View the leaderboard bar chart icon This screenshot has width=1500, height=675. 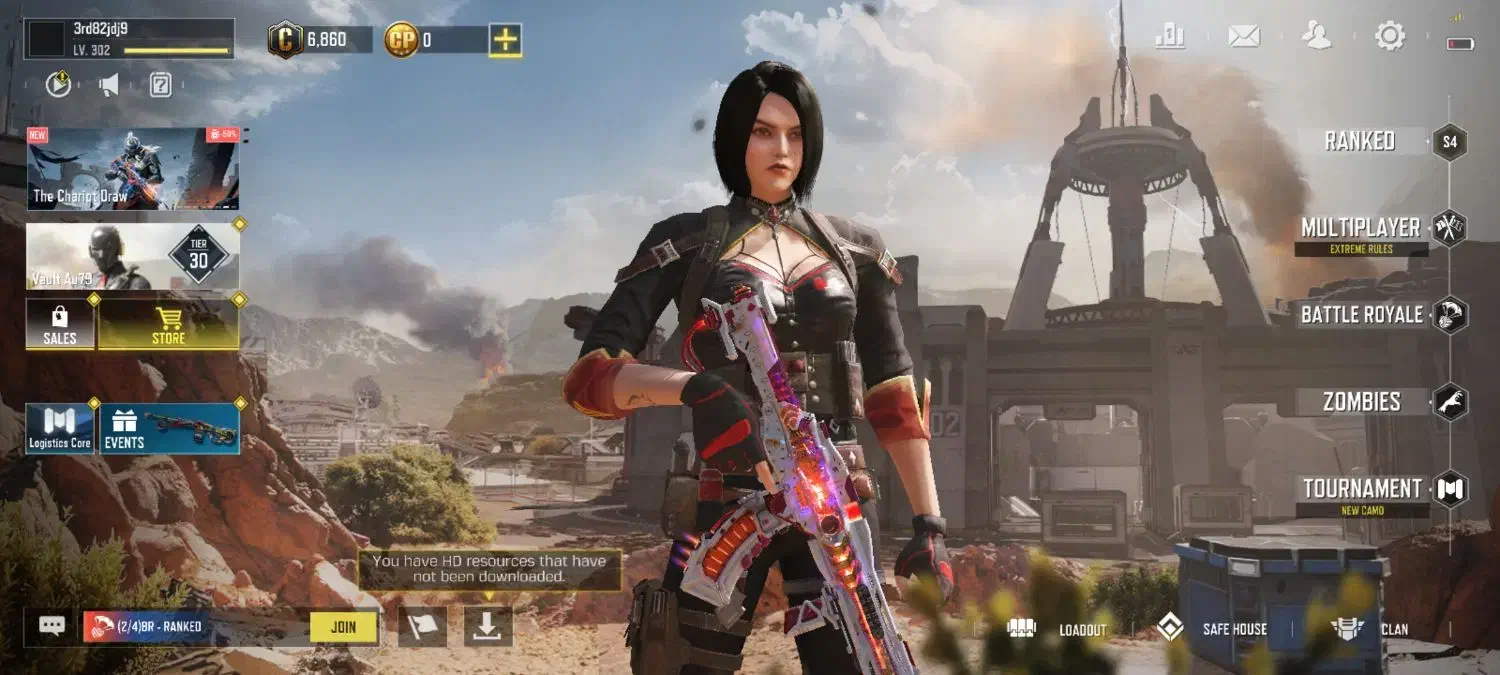pyautogui.click(x=1170, y=37)
